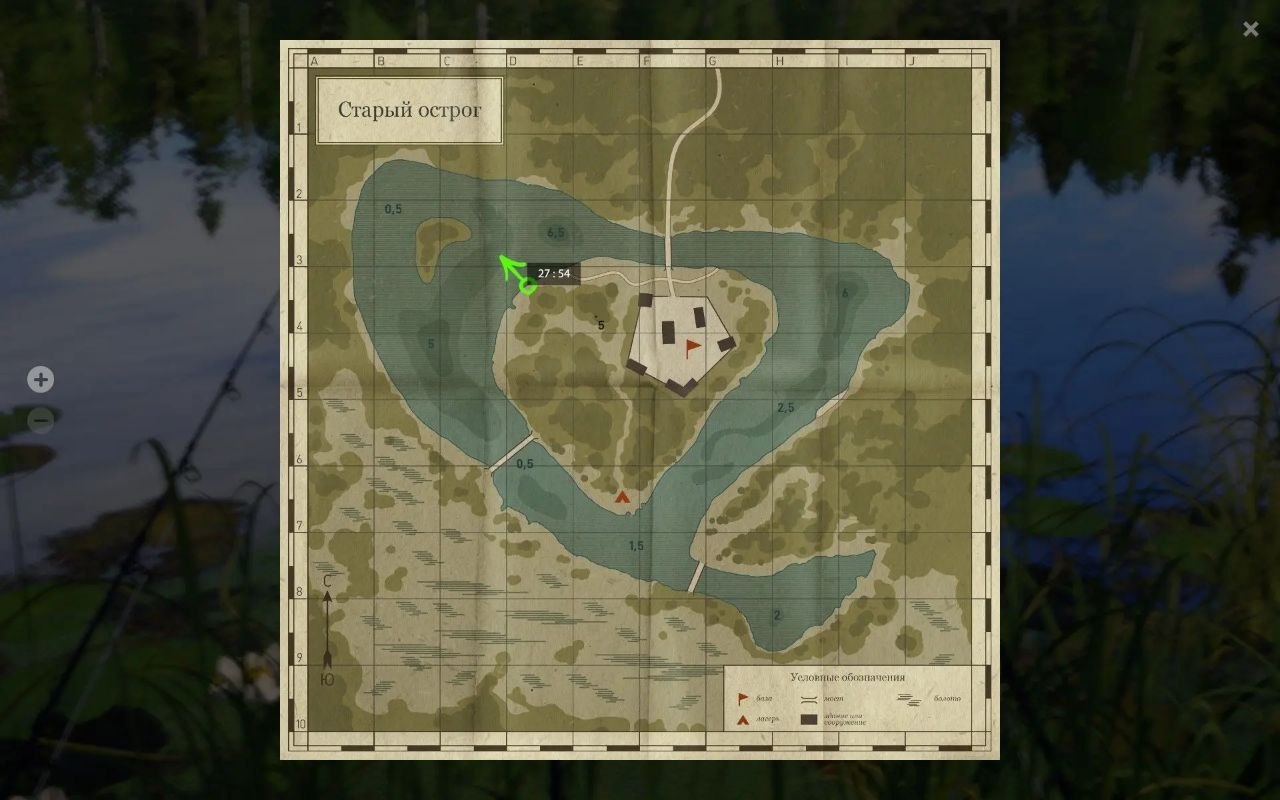
Task: Click the 27:54 travel time tooltip
Action: [x=556, y=271]
